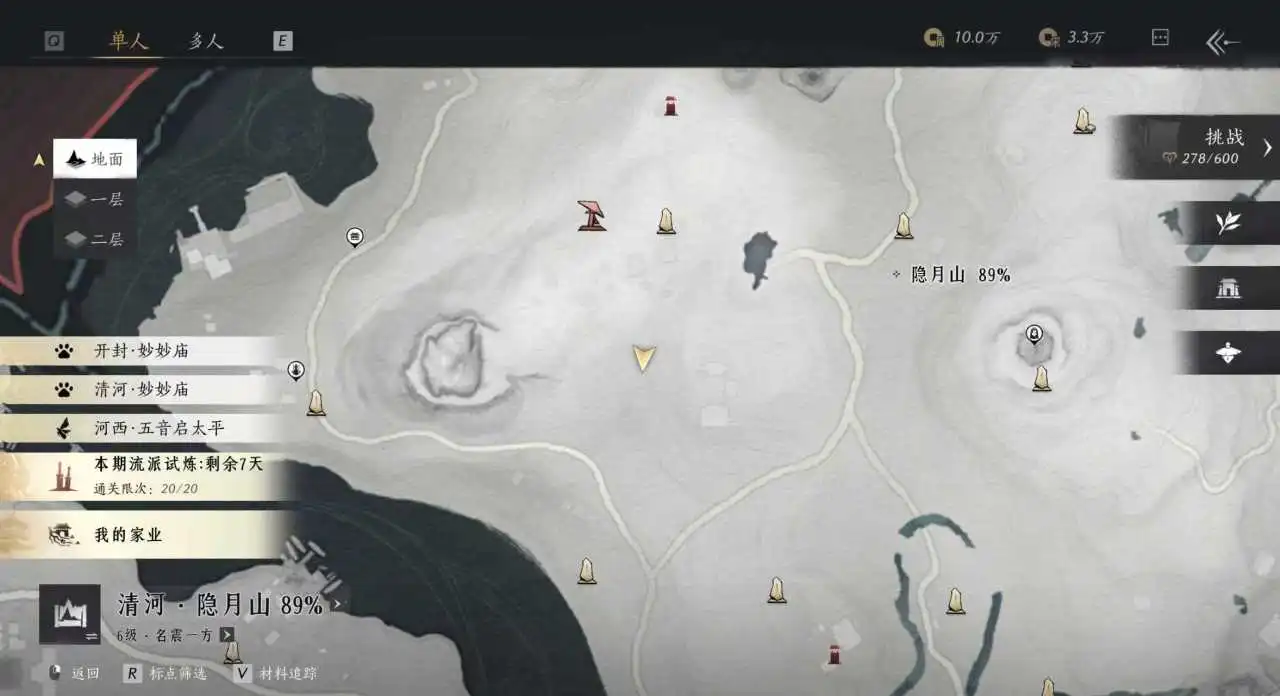Expand the 清河·隐月山 89% region panel
Screen dimensions: 1280x696
pos(336,605)
